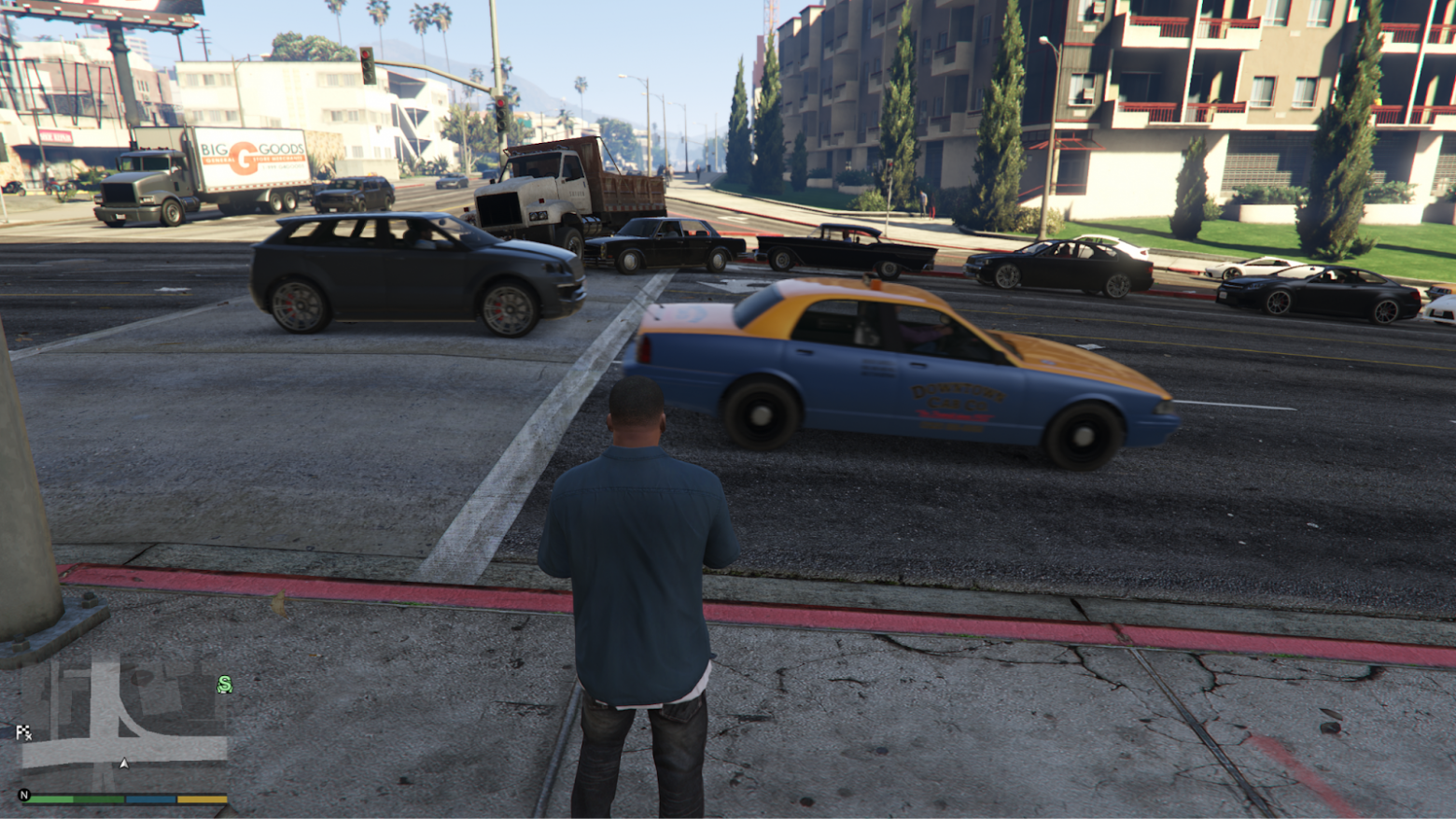Viewport: 1456px width, 819px height.
Task: Click the checkered-flag F marker on minimap
Action: pos(23,732)
